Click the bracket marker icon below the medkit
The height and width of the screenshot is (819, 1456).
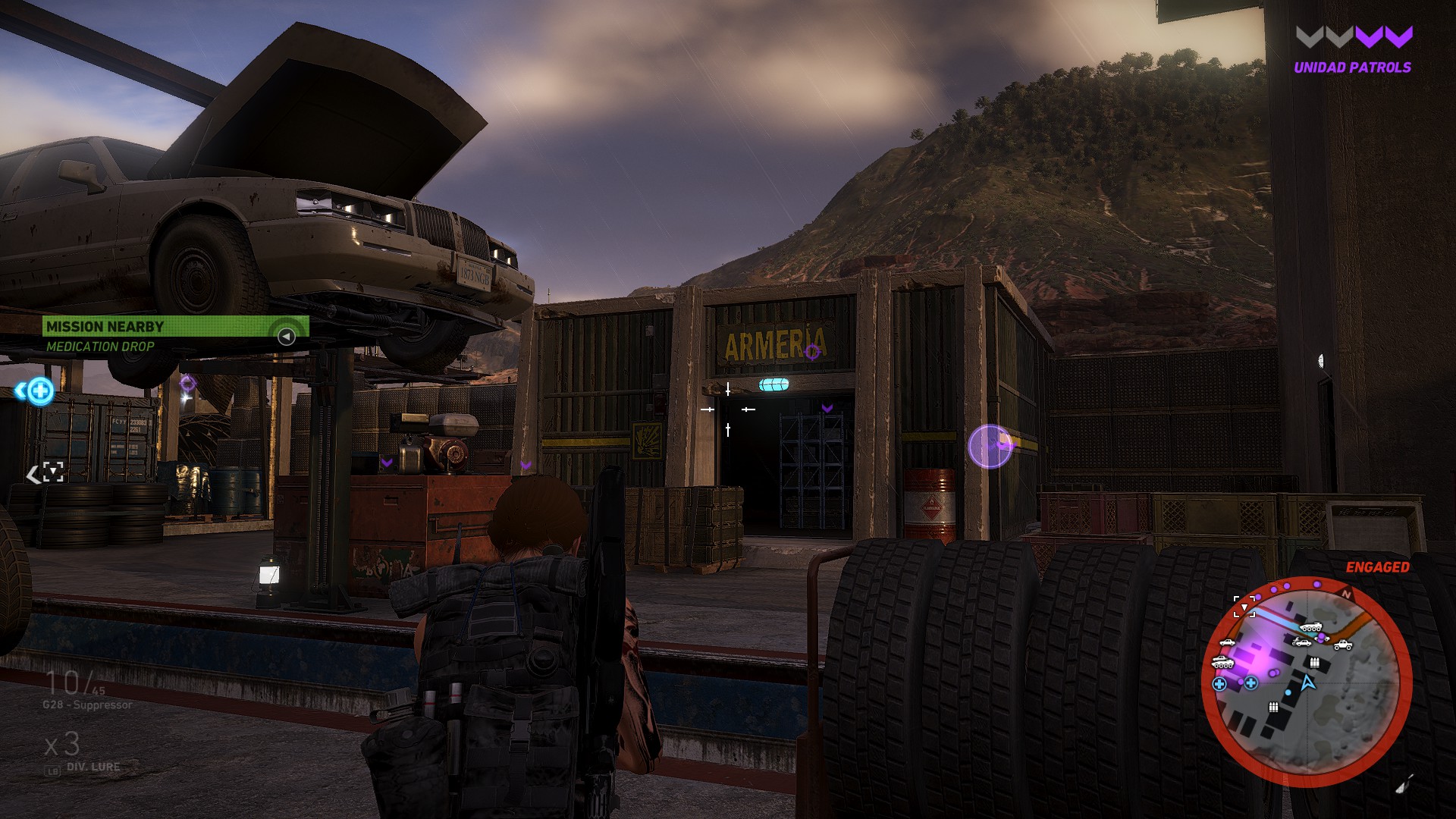[x=53, y=472]
